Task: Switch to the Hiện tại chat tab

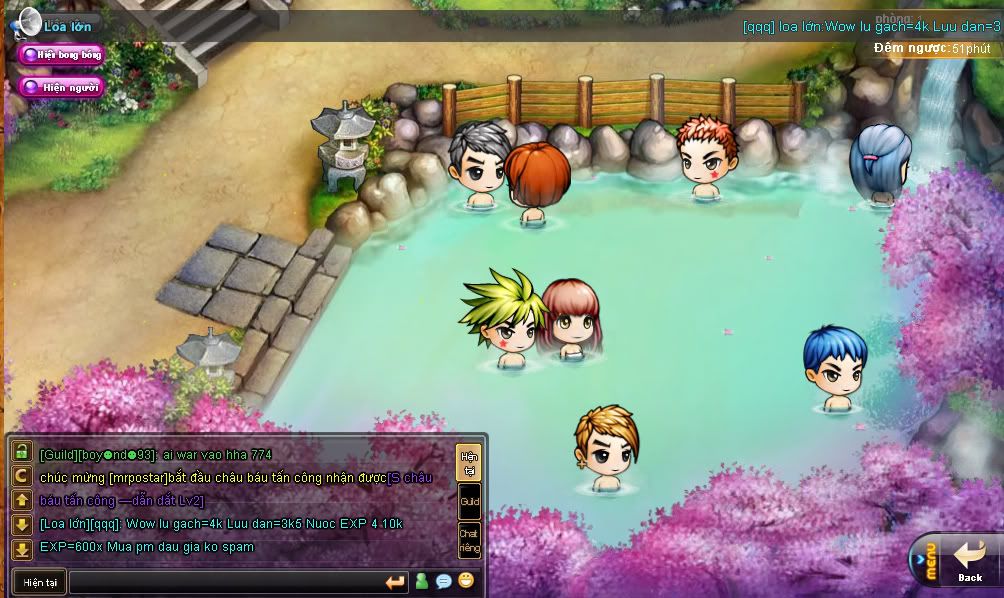Action: click(468, 463)
